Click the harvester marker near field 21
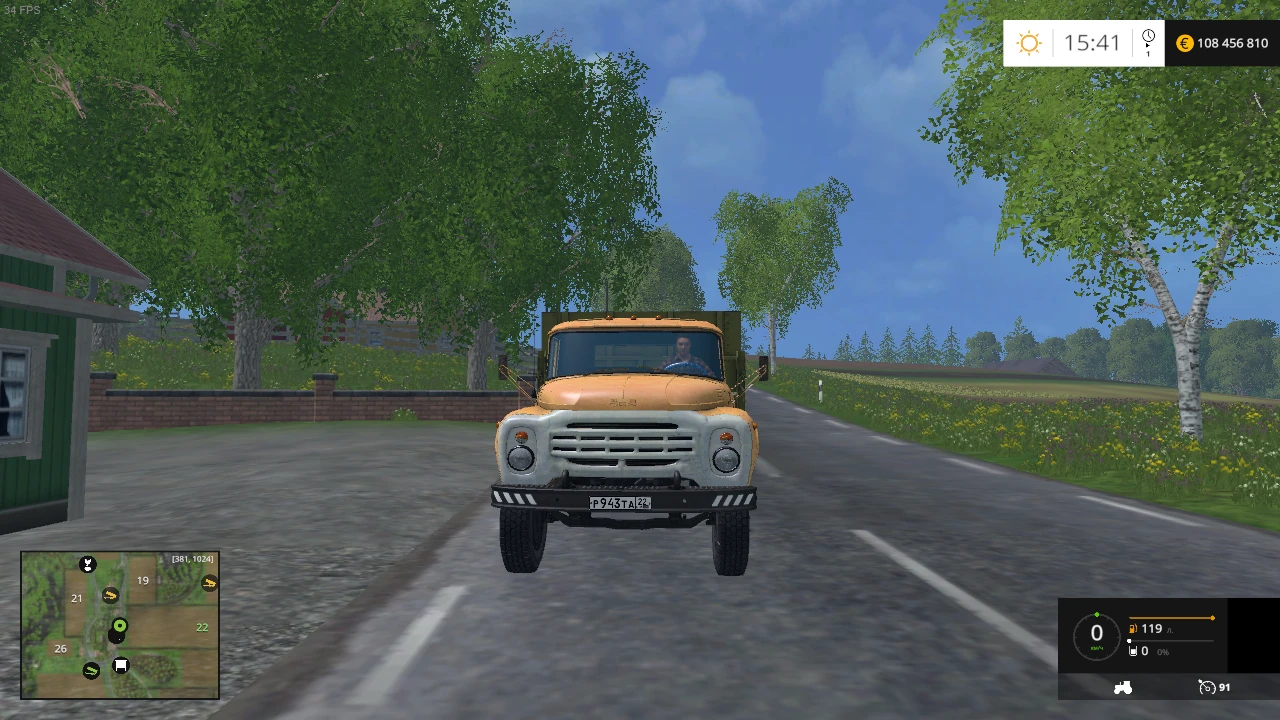 coord(110,596)
